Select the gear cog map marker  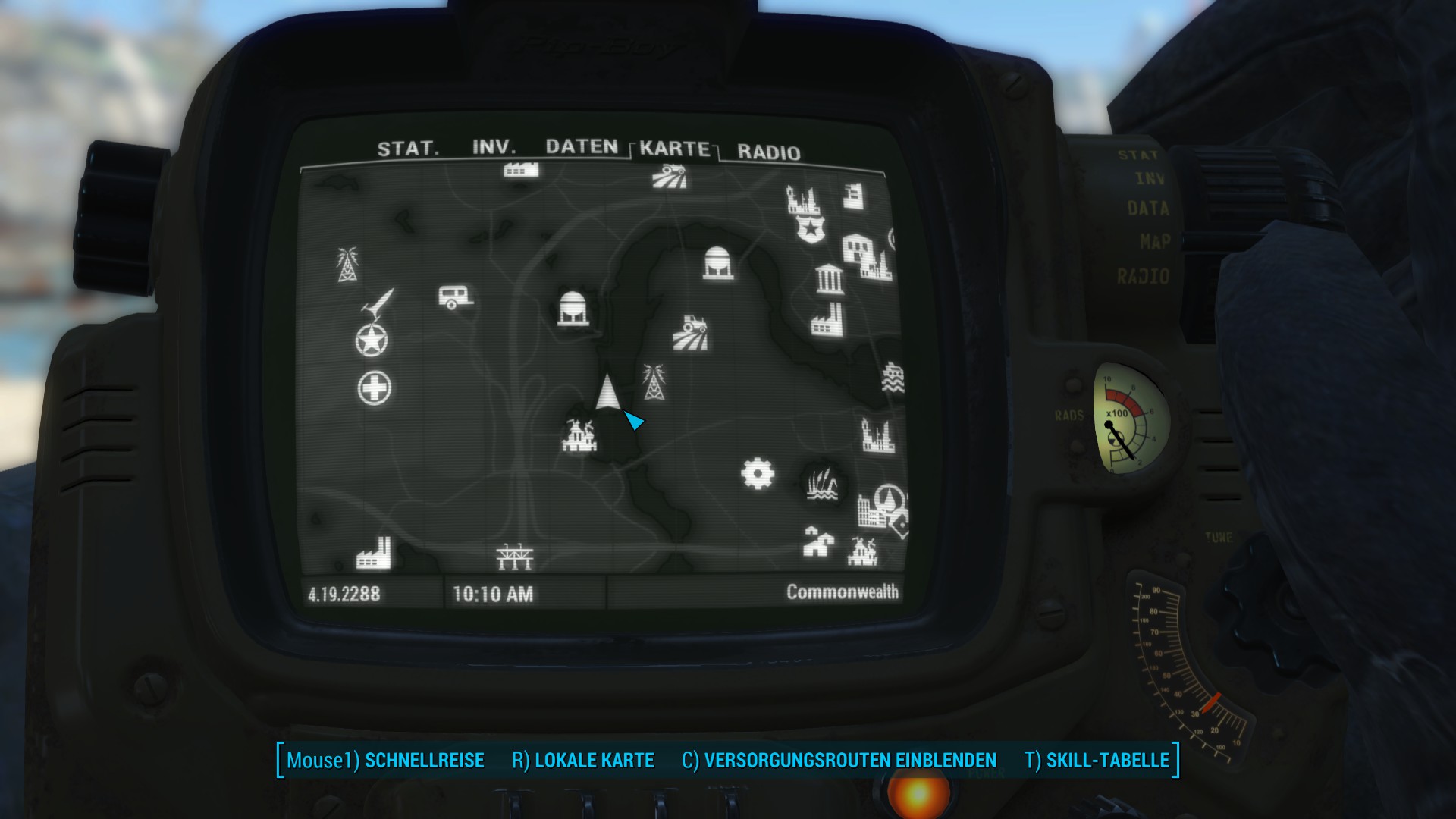tap(757, 474)
